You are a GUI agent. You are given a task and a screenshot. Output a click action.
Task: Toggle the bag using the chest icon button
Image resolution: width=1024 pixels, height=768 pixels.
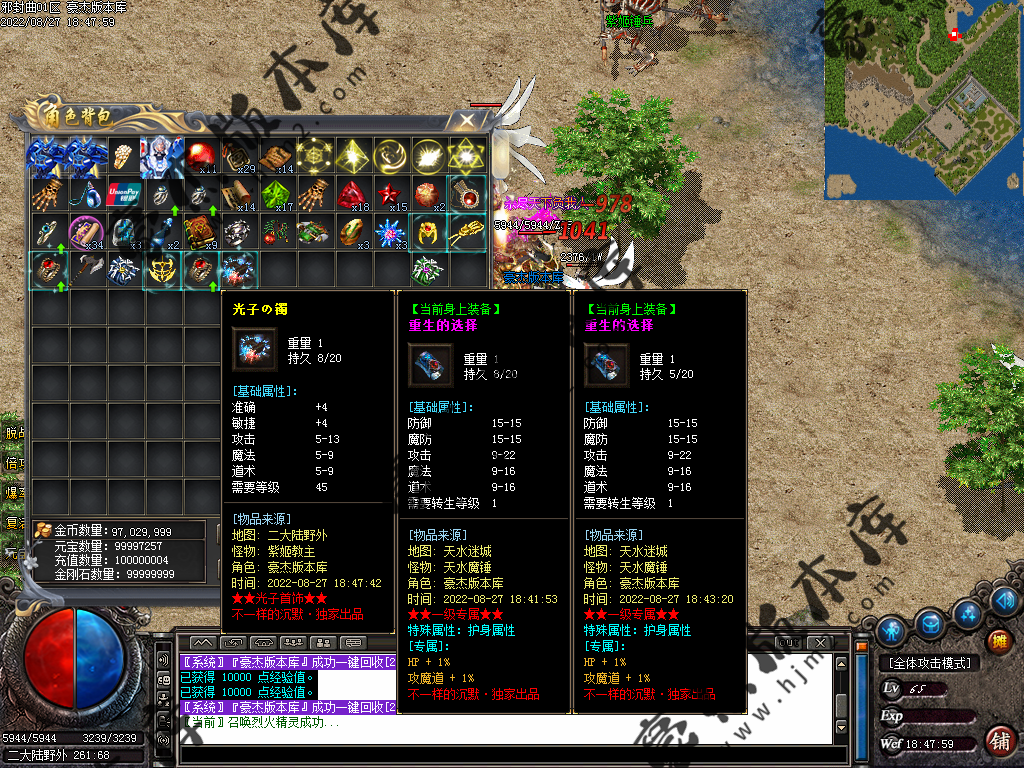point(930,624)
